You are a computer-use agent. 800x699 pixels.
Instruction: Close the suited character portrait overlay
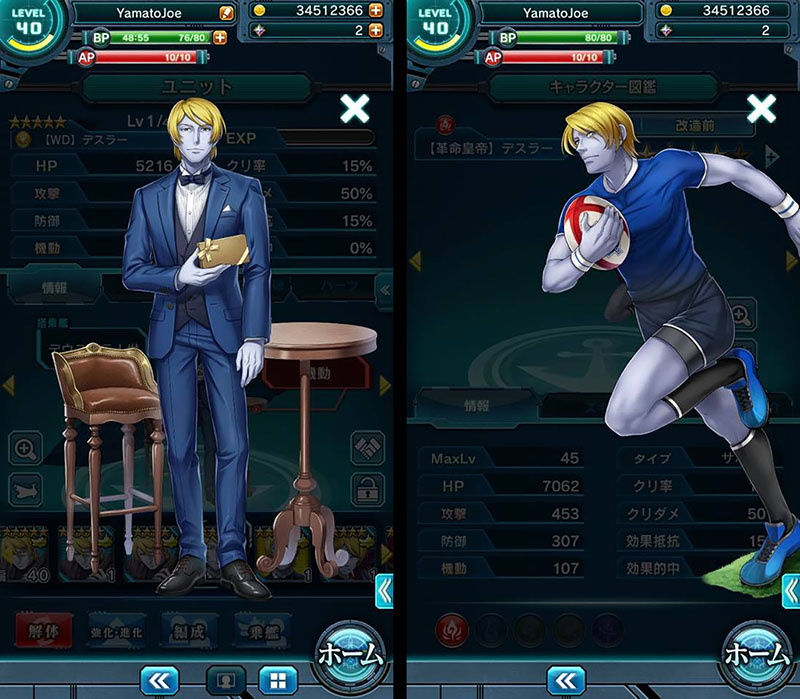pos(355,108)
